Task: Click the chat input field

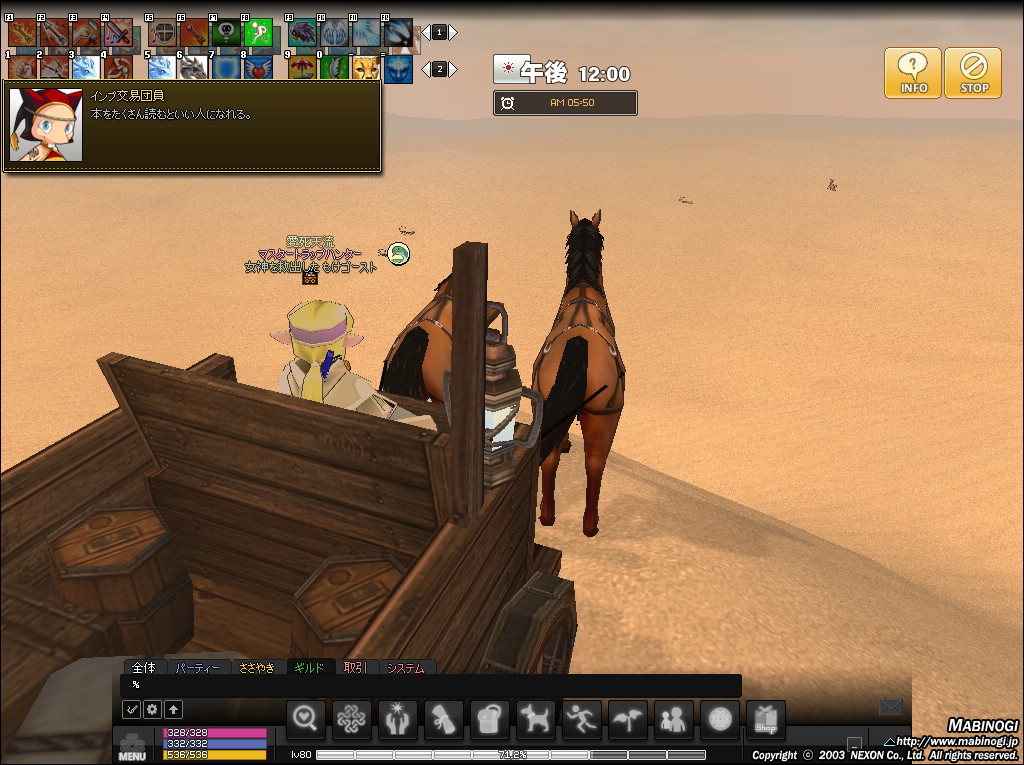Action: pyautogui.click(x=430, y=685)
